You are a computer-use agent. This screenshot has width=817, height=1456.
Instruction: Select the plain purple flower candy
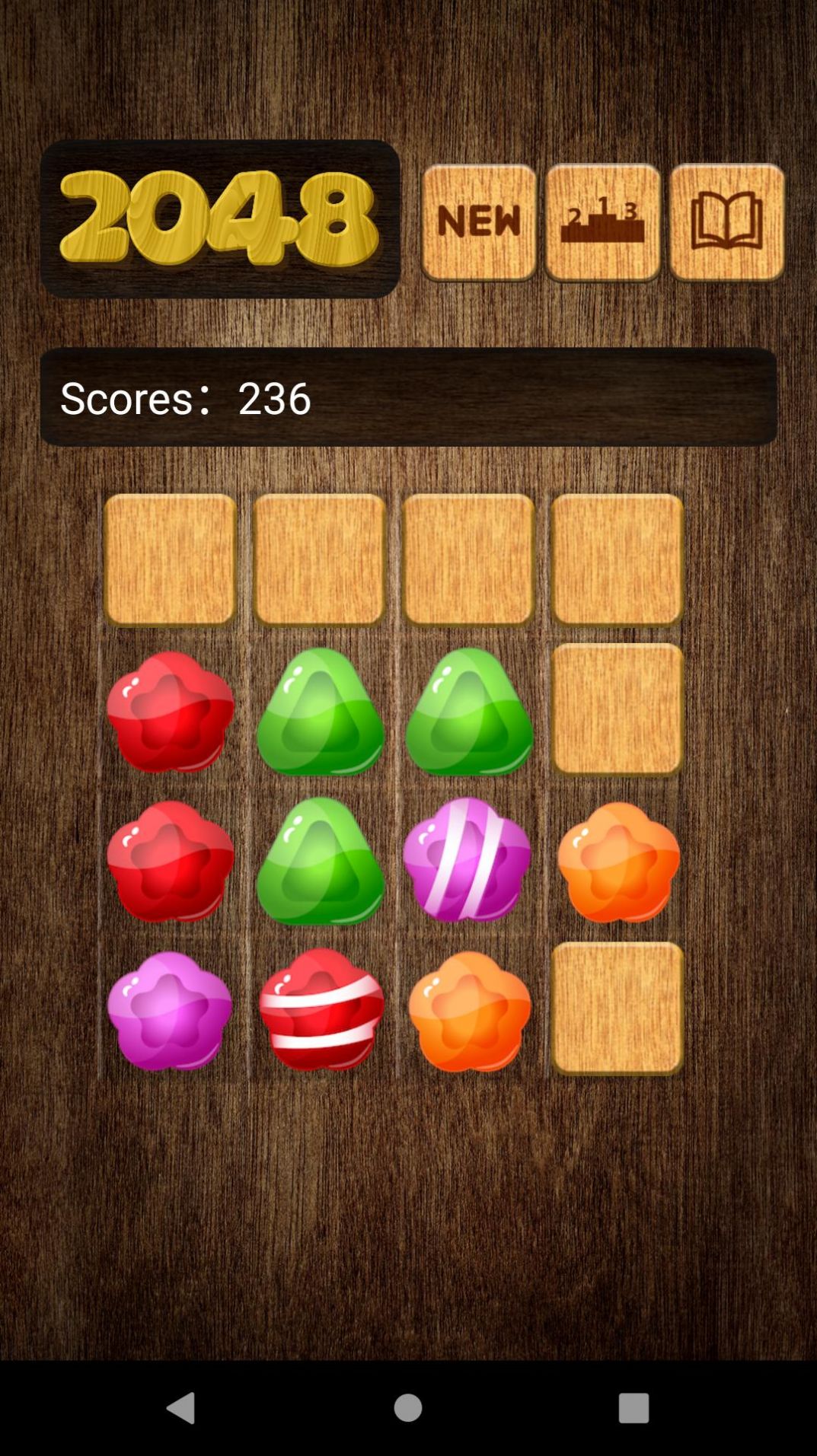[170, 1010]
